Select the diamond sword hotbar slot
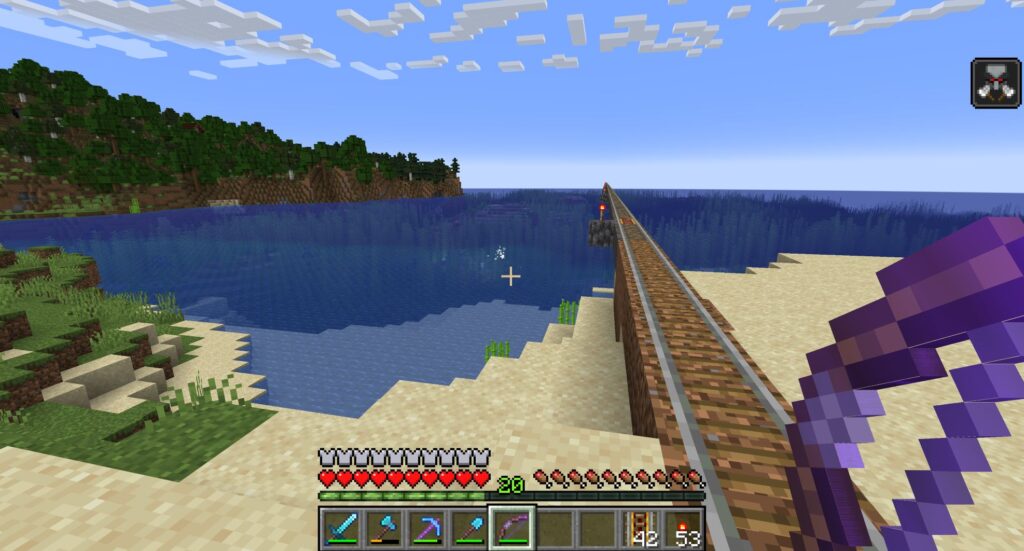 (x=340, y=527)
